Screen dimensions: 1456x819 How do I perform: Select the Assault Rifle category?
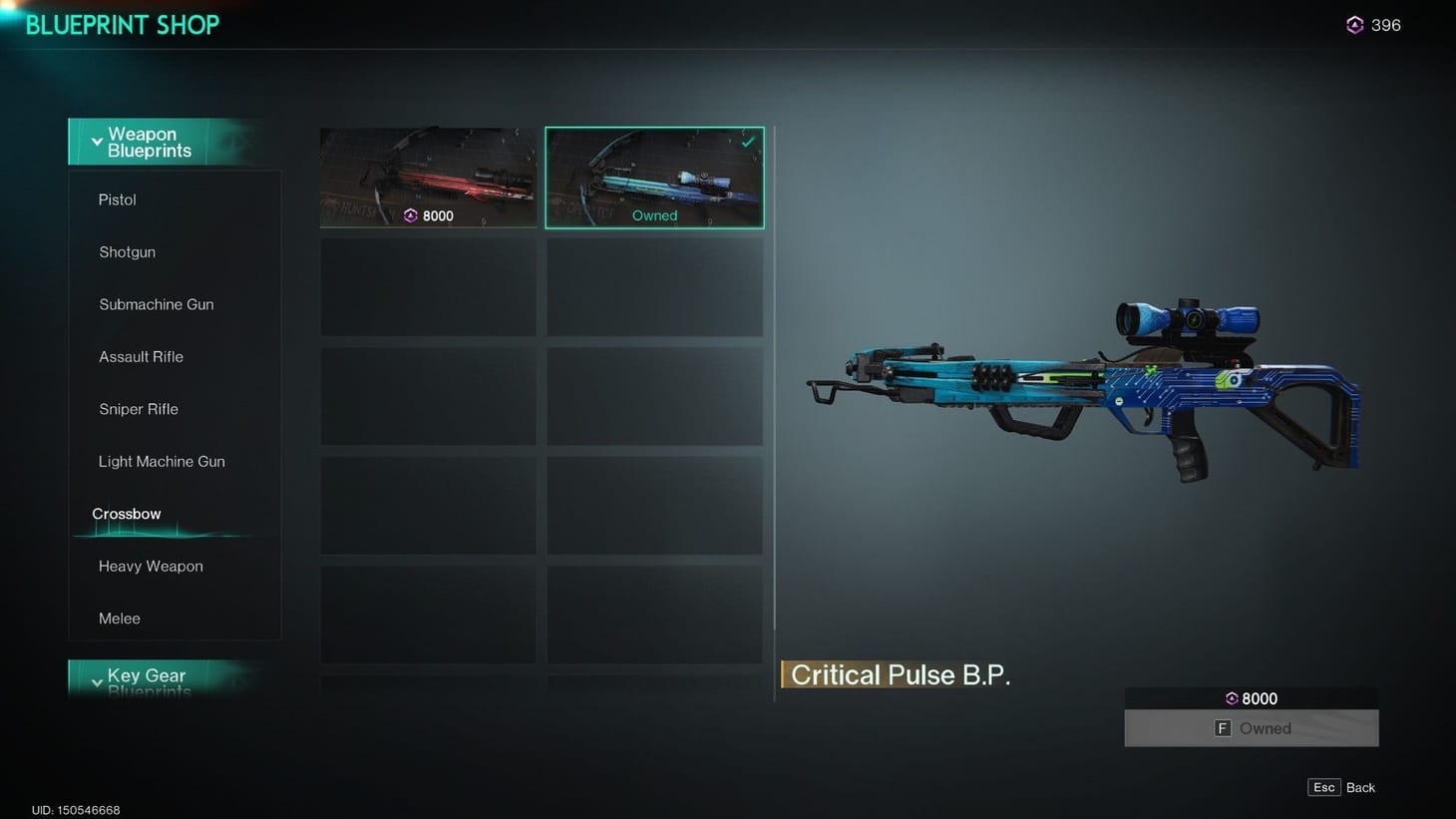point(141,356)
